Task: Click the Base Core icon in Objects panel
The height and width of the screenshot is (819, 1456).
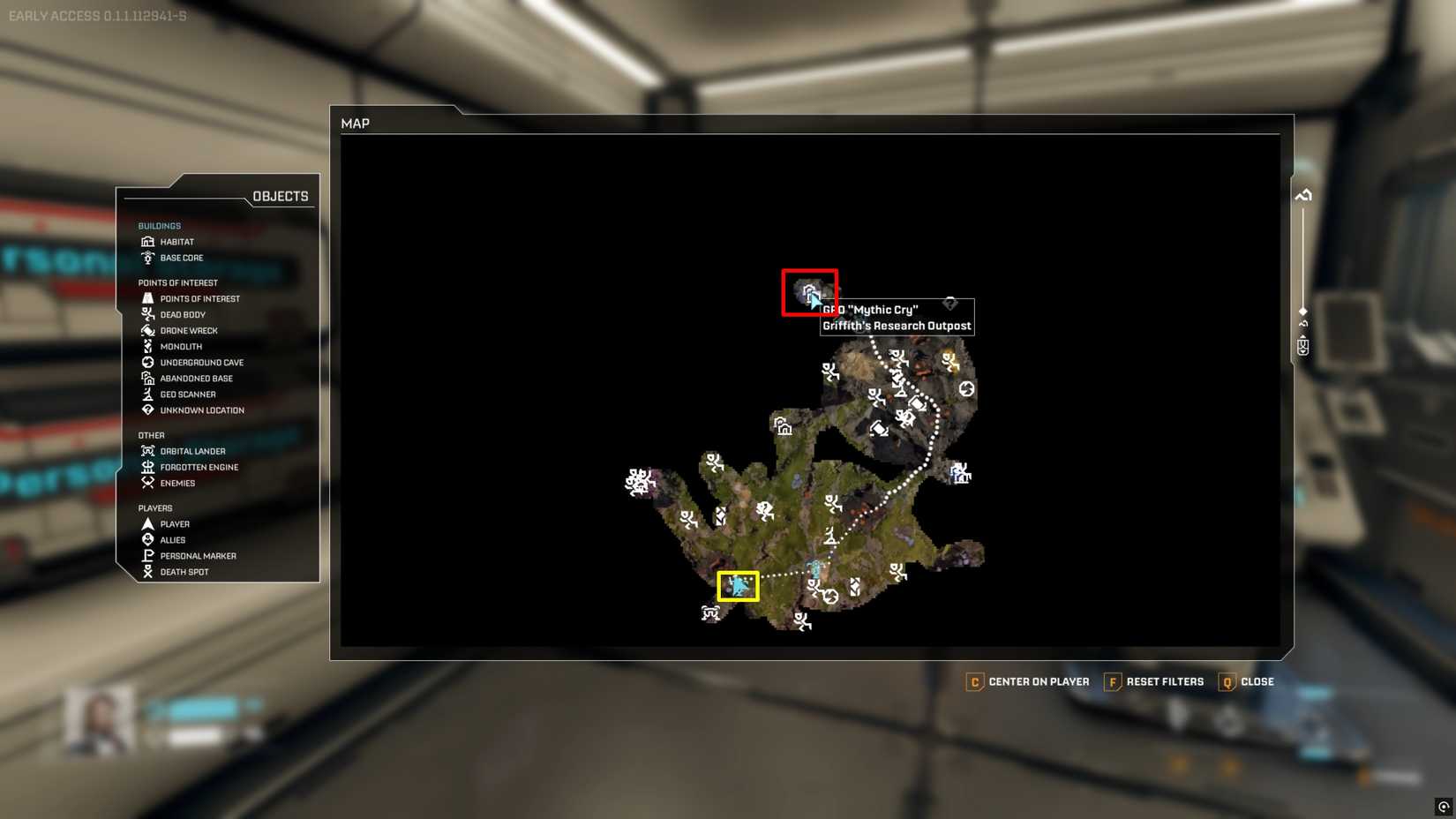Action: pos(147,258)
